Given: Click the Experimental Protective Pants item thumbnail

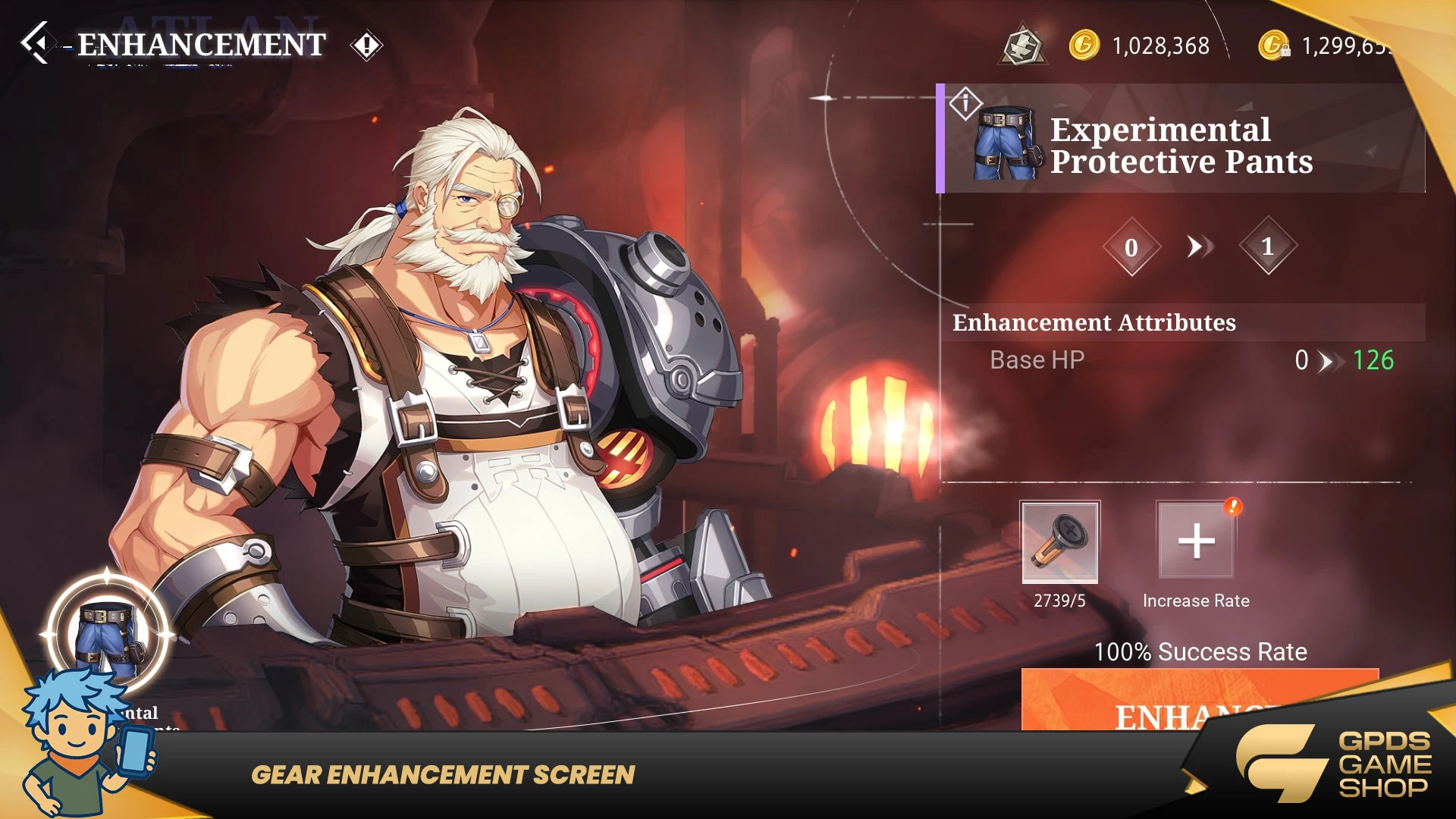Looking at the screenshot, I should point(1006,143).
